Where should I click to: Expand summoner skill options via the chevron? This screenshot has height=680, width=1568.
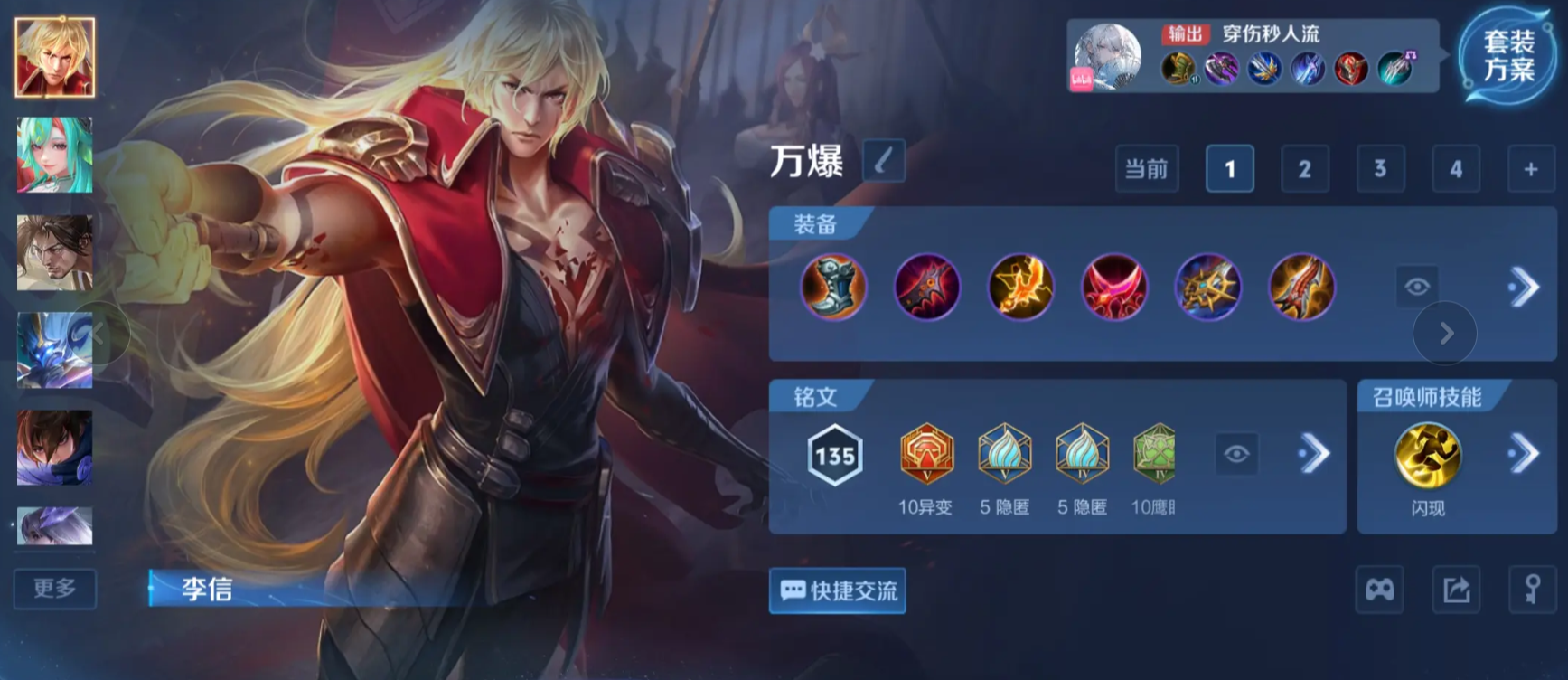coord(1525,453)
